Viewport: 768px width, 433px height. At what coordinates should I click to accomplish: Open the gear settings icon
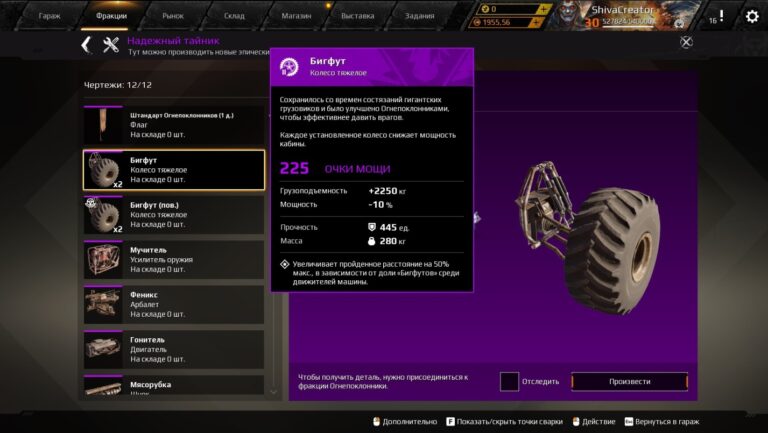click(752, 16)
